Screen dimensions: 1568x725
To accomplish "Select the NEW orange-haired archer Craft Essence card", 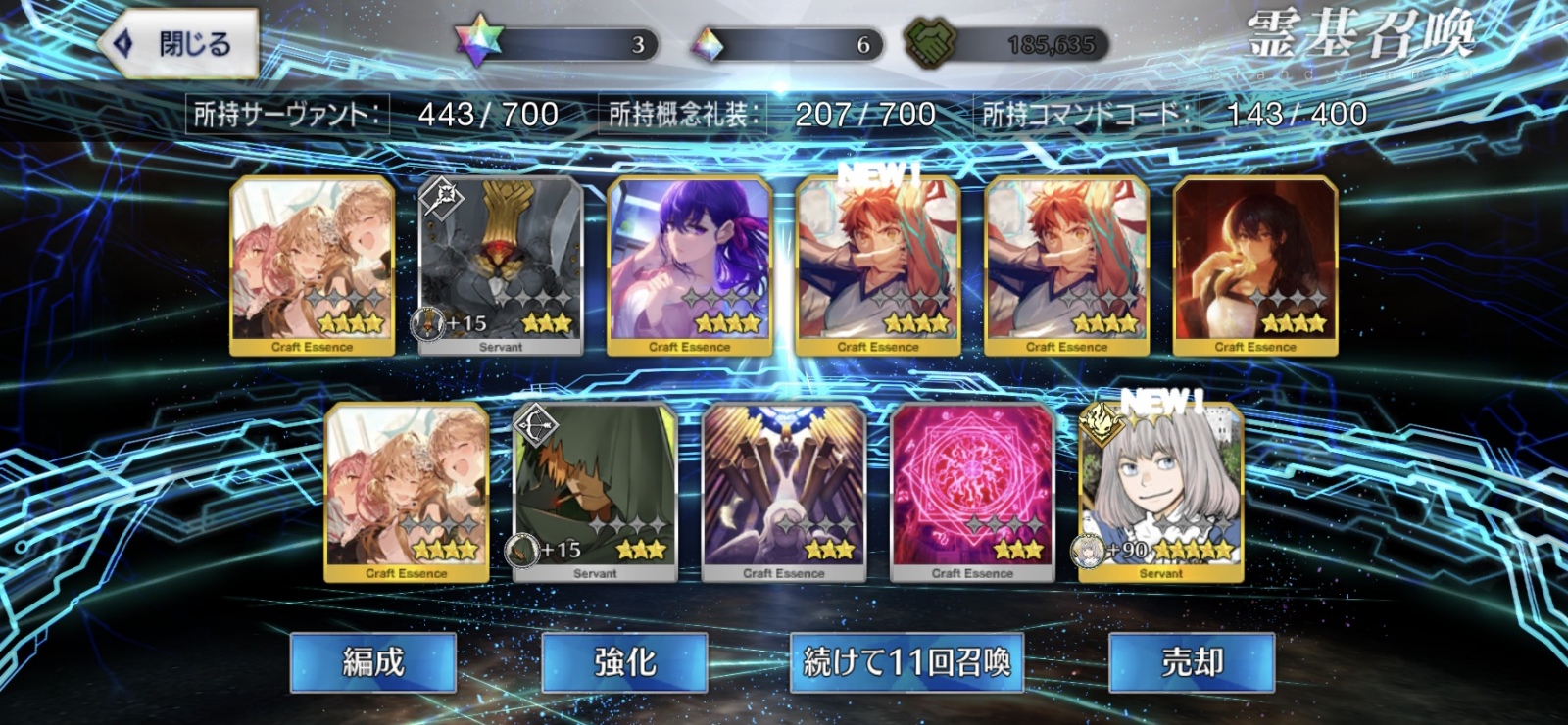I will point(878,260).
